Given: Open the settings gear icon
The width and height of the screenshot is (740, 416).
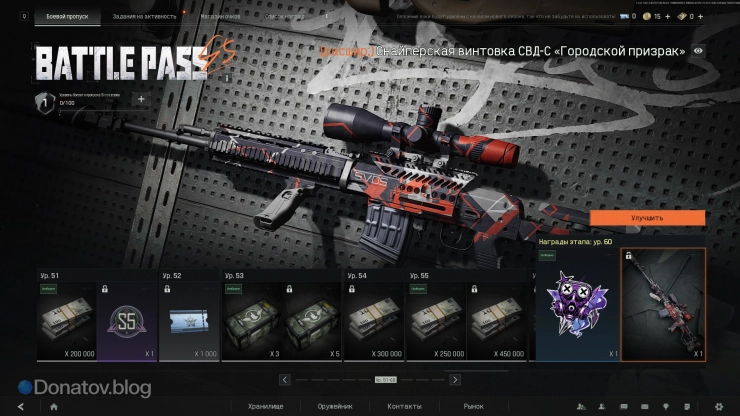Looking at the screenshot, I should [x=719, y=407].
